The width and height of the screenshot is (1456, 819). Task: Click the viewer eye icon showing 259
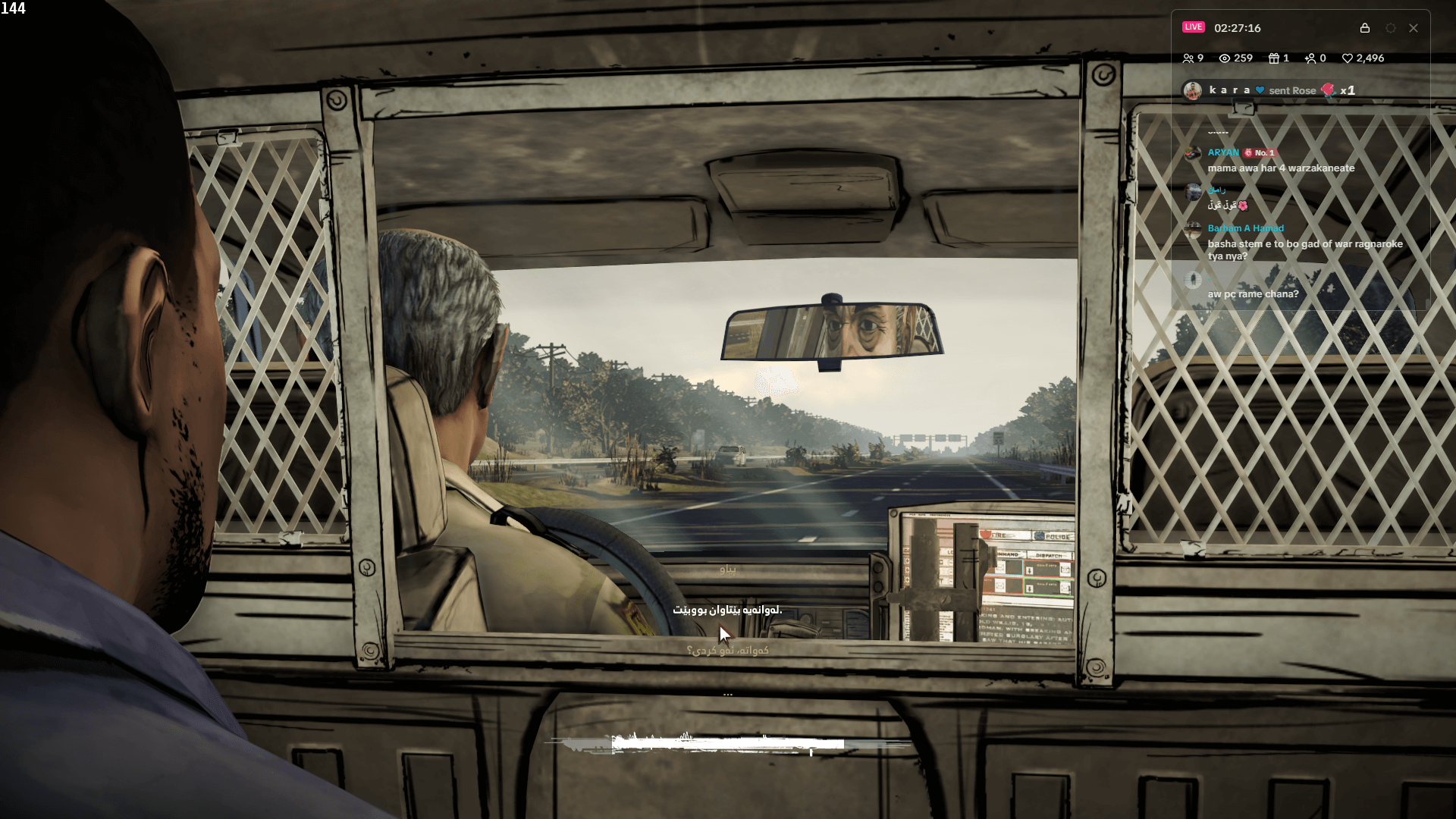click(1225, 58)
